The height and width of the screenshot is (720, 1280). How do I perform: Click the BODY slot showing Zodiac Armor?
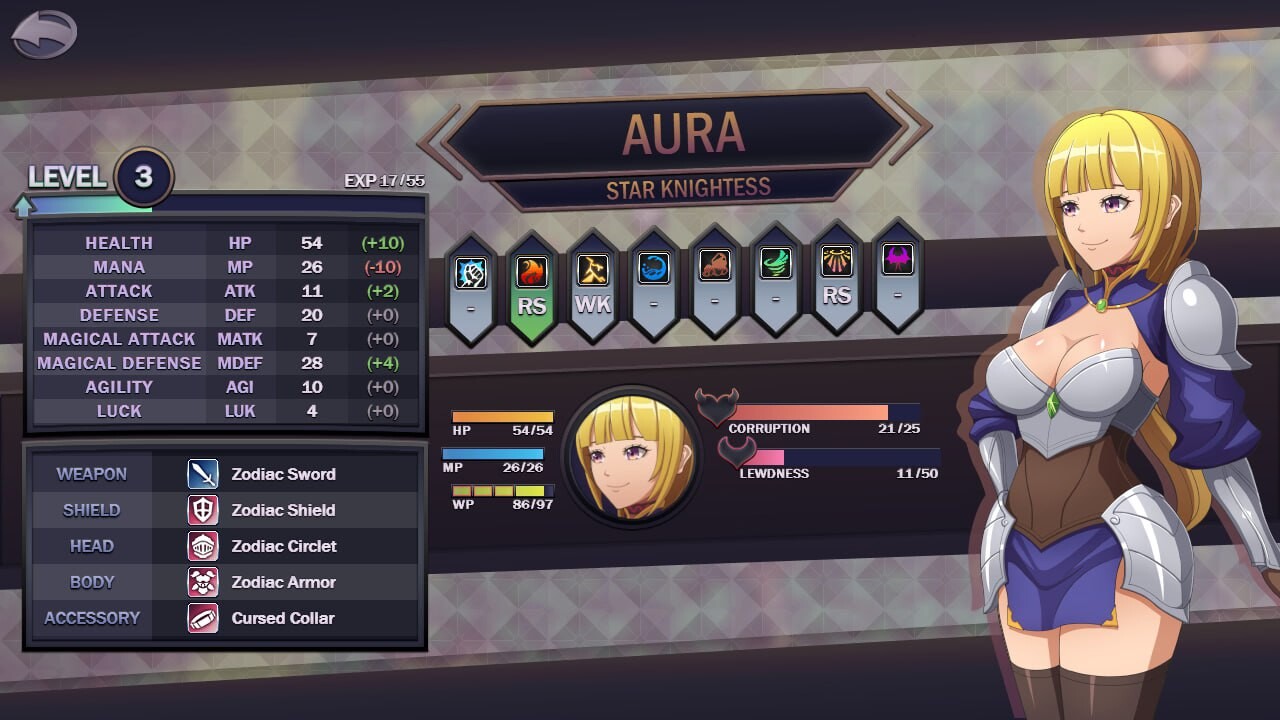tap(91, 582)
